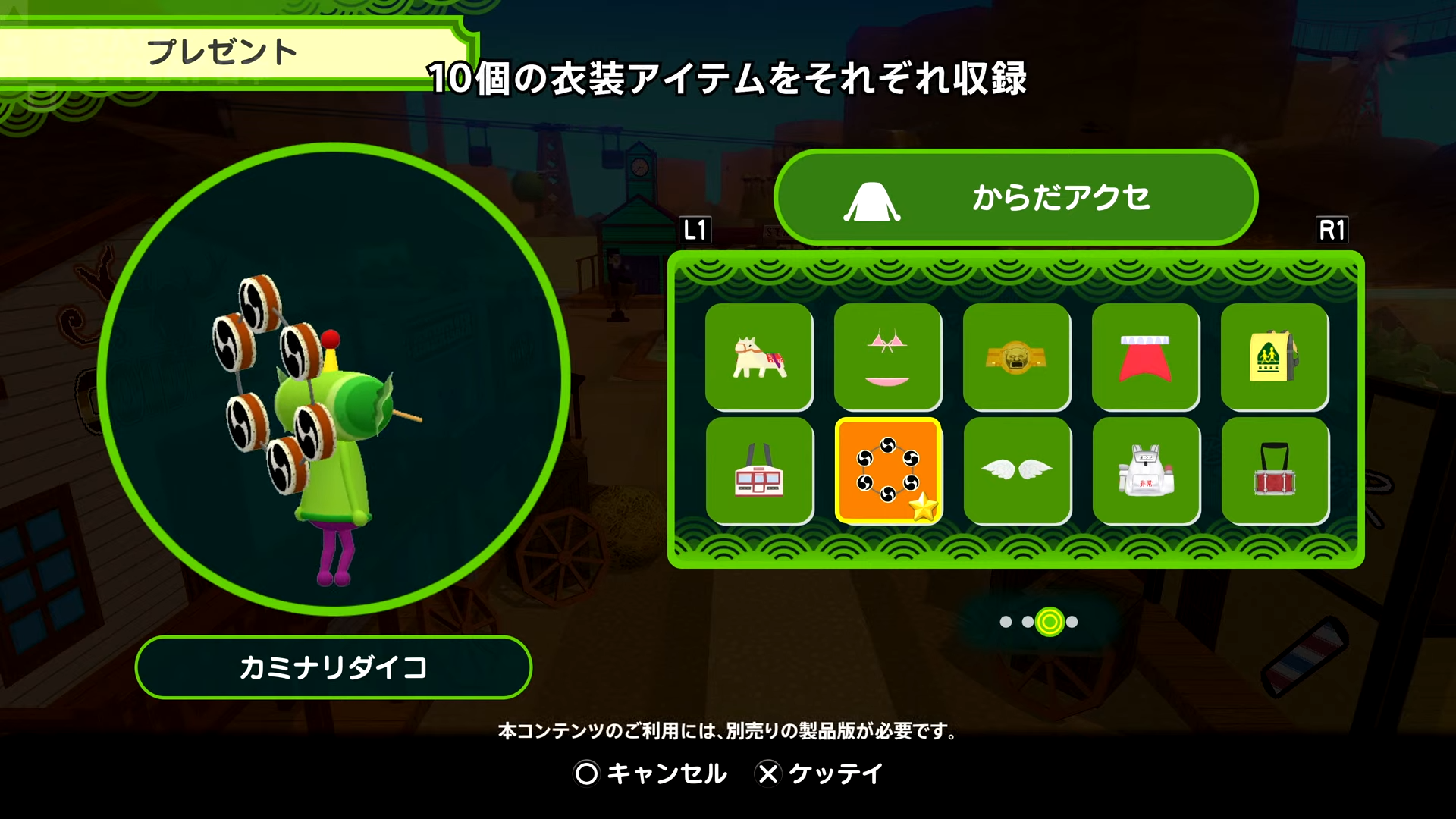
Task: Select the pink bikini accessory icon
Action: (x=890, y=358)
